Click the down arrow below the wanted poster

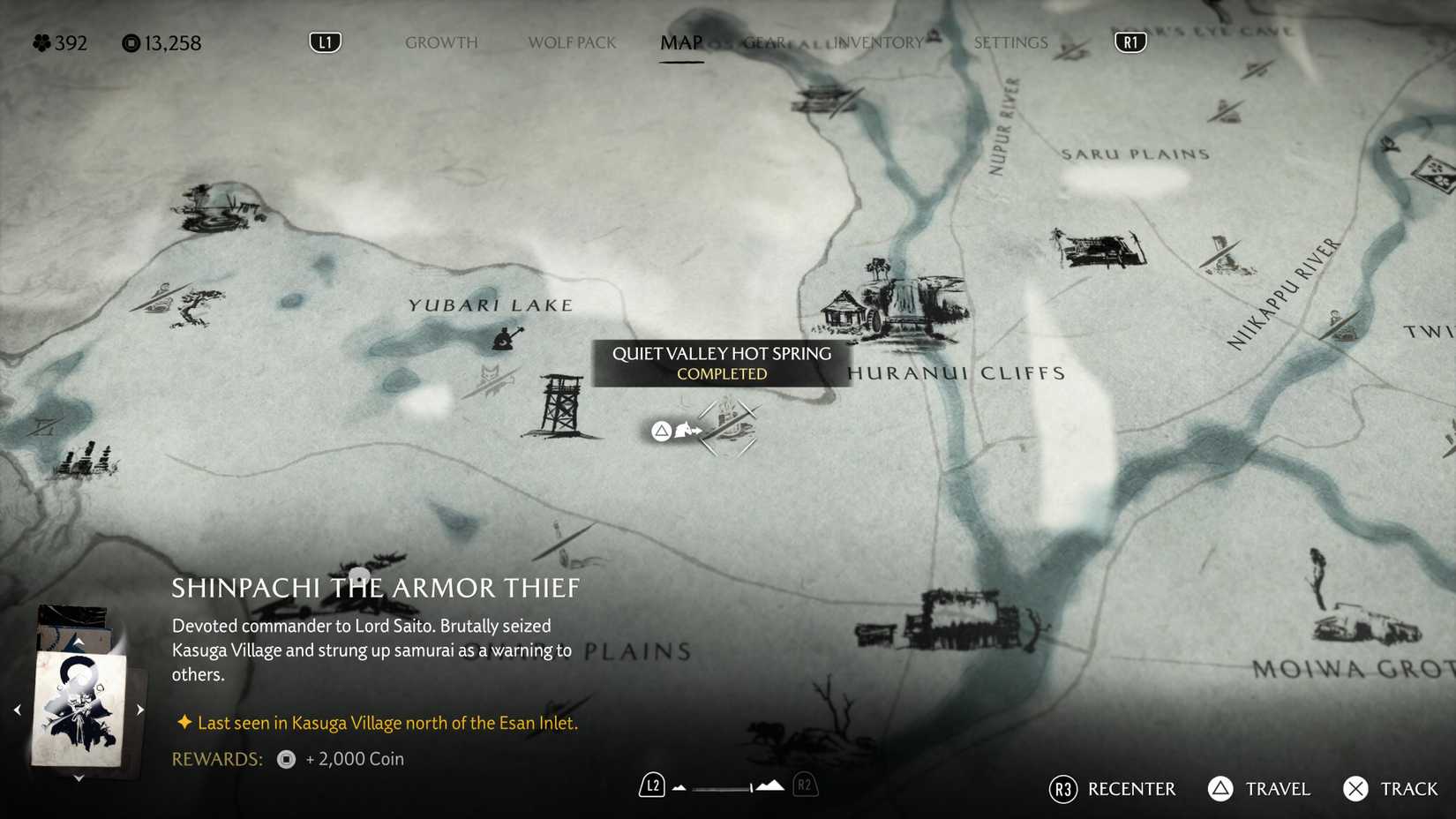click(x=79, y=778)
